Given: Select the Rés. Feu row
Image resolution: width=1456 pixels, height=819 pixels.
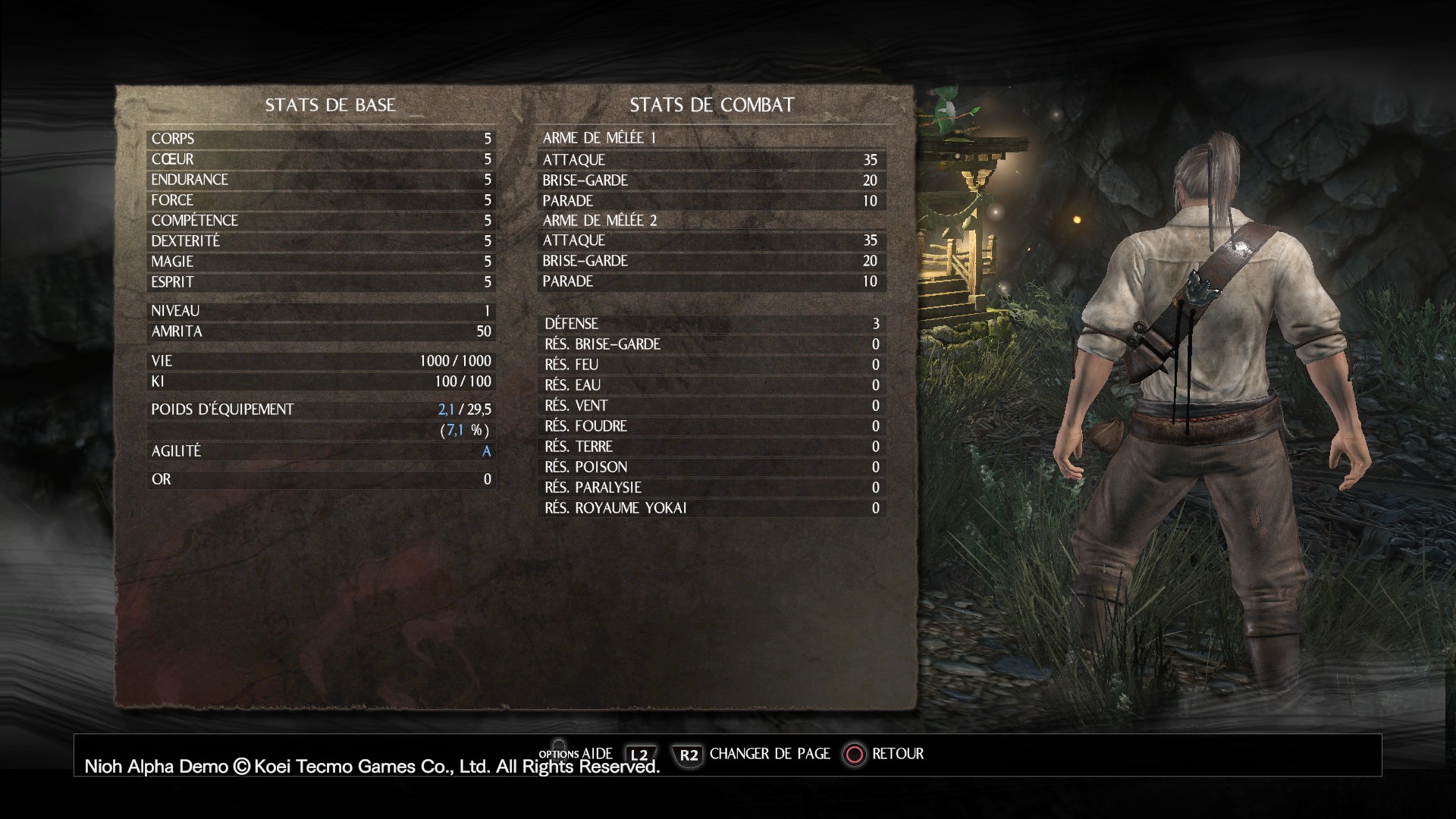Looking at the screenshot, I should click(711, 365).
